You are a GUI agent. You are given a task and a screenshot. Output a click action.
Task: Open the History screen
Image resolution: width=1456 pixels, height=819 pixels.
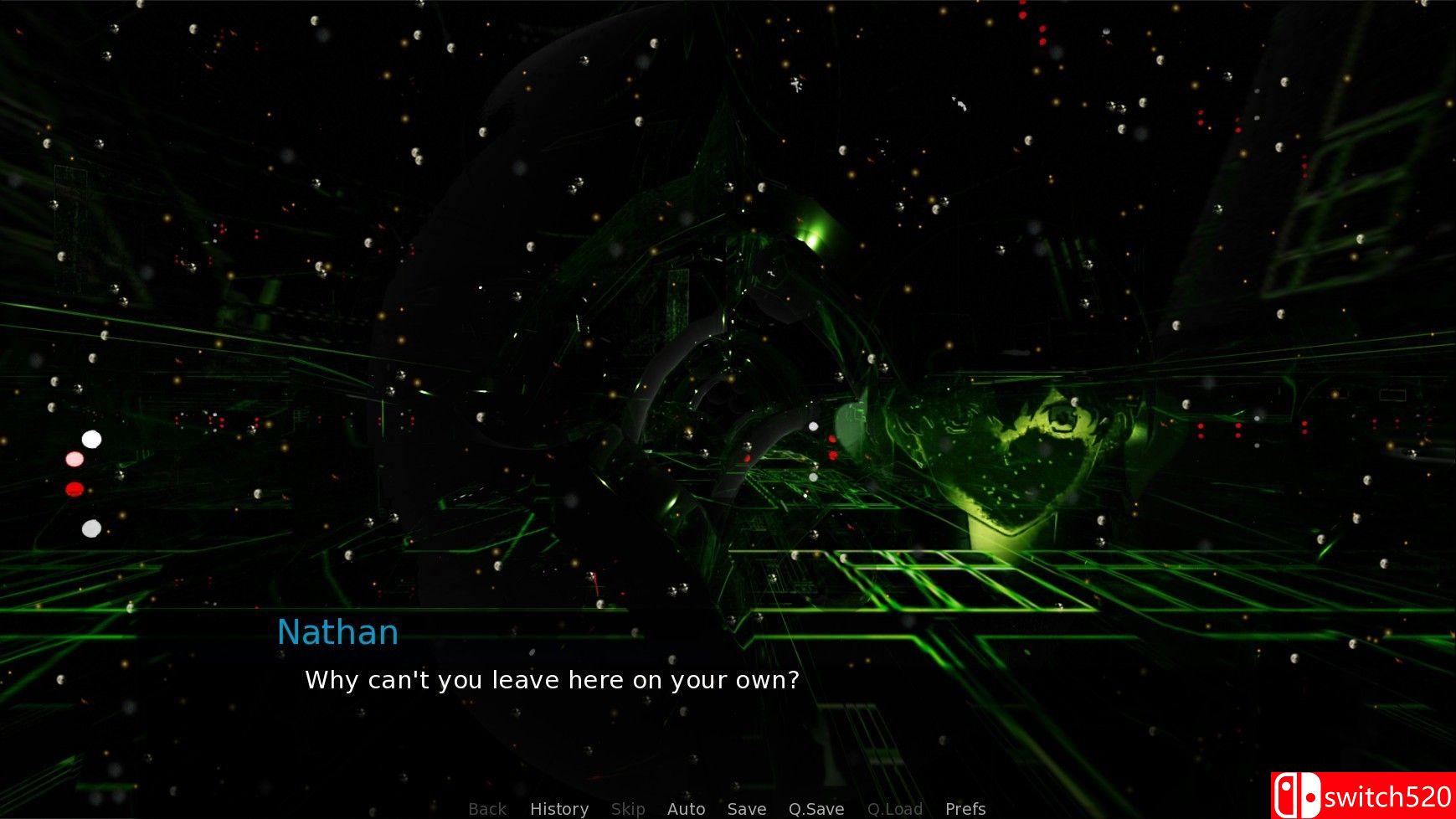pyautogui.click(x=558, y=808)
